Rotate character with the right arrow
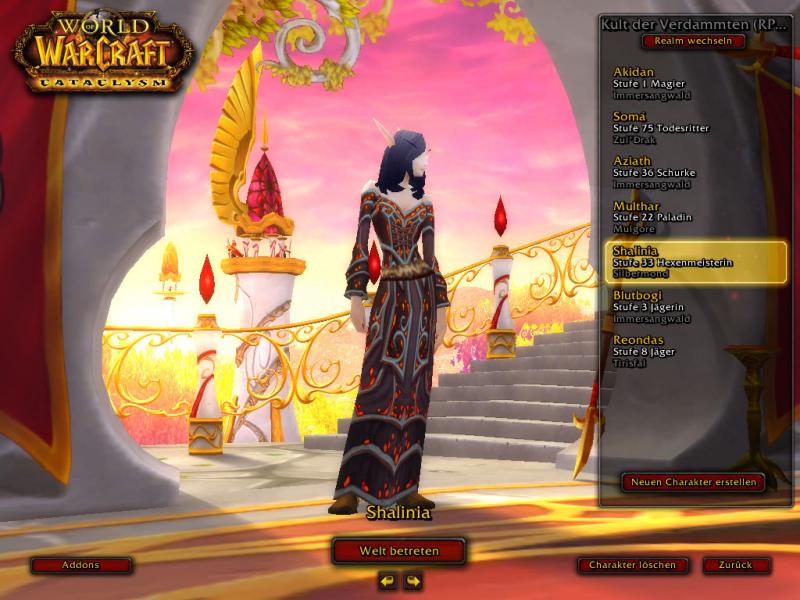Viewport: 800px width, 600px height. pyautogui.click(x=412, y=580)
